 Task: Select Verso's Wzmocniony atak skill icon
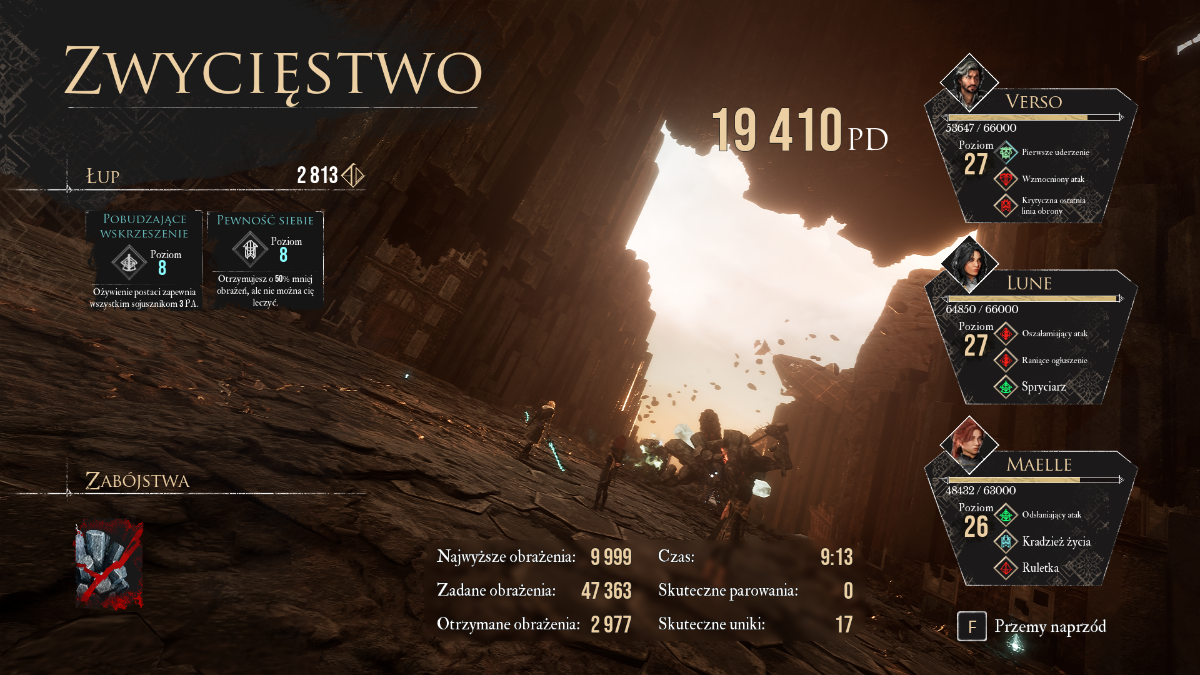1007,179
